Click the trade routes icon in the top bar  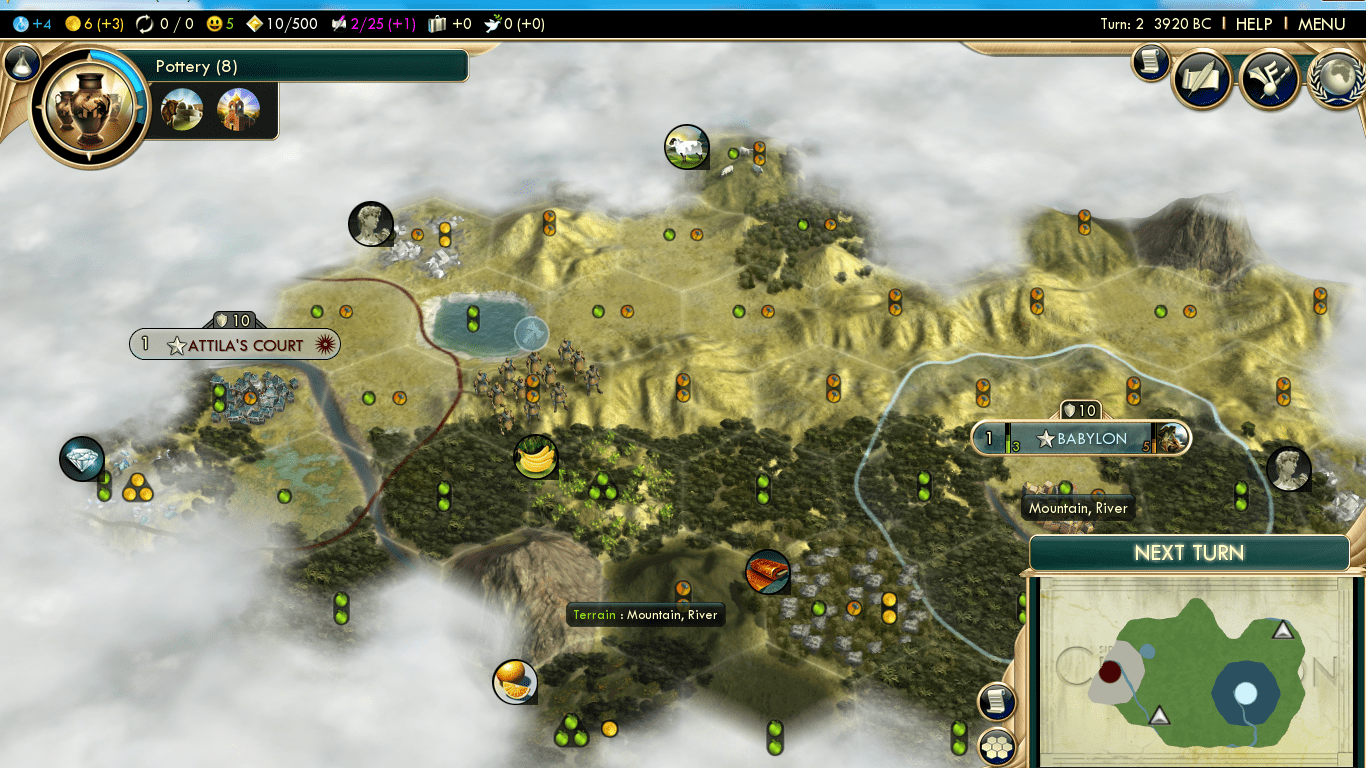(436, 22)
